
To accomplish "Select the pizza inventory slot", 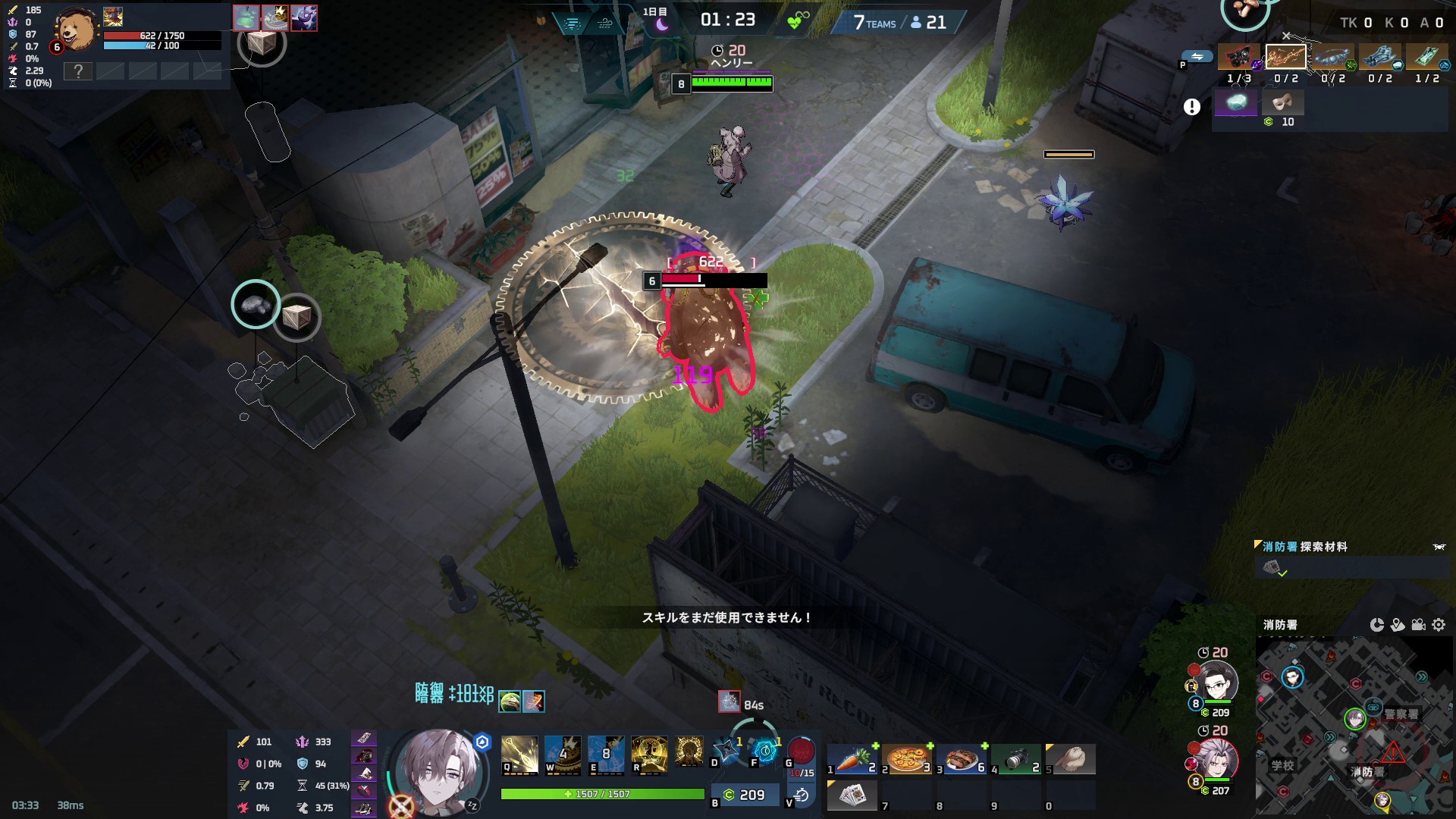I will pos(907,758).
